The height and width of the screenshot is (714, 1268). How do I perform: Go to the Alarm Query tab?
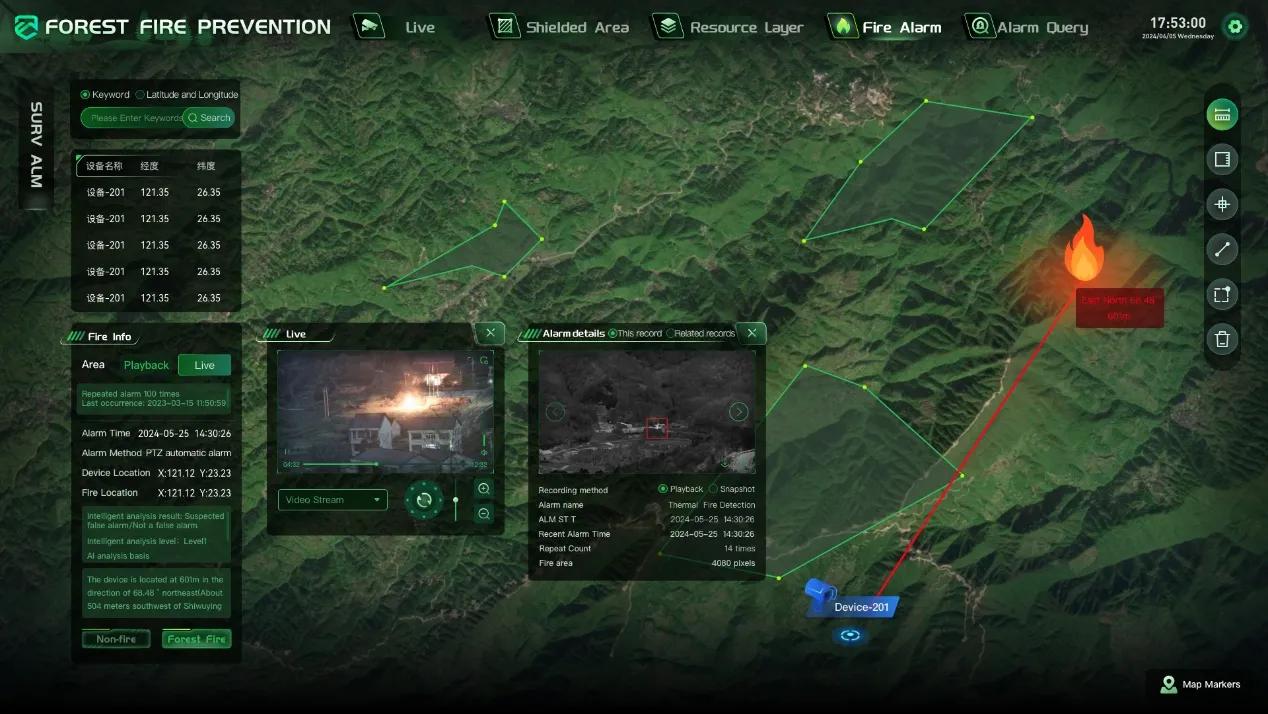pos(1028,27)
